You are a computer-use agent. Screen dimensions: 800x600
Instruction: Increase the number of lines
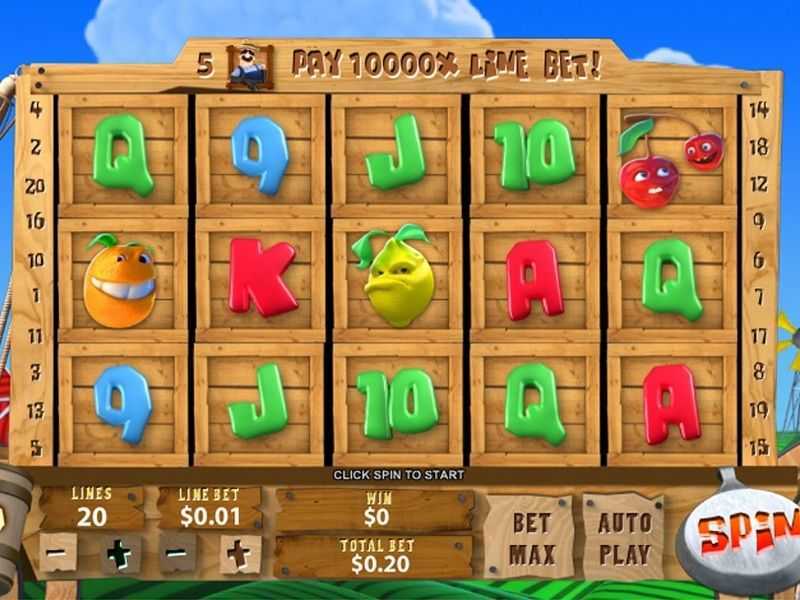120,553
